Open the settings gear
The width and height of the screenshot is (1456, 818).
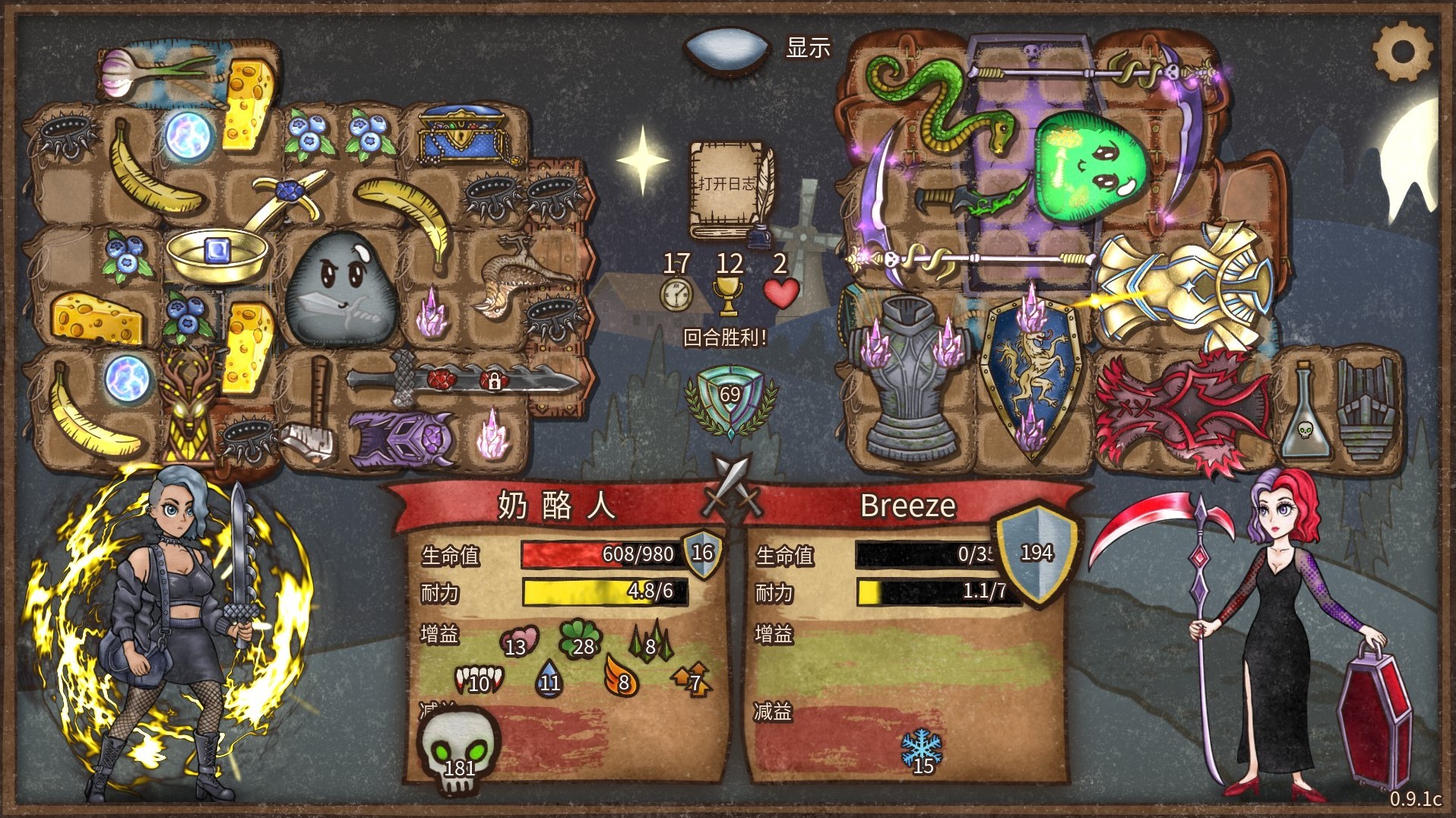point(1402,52)
